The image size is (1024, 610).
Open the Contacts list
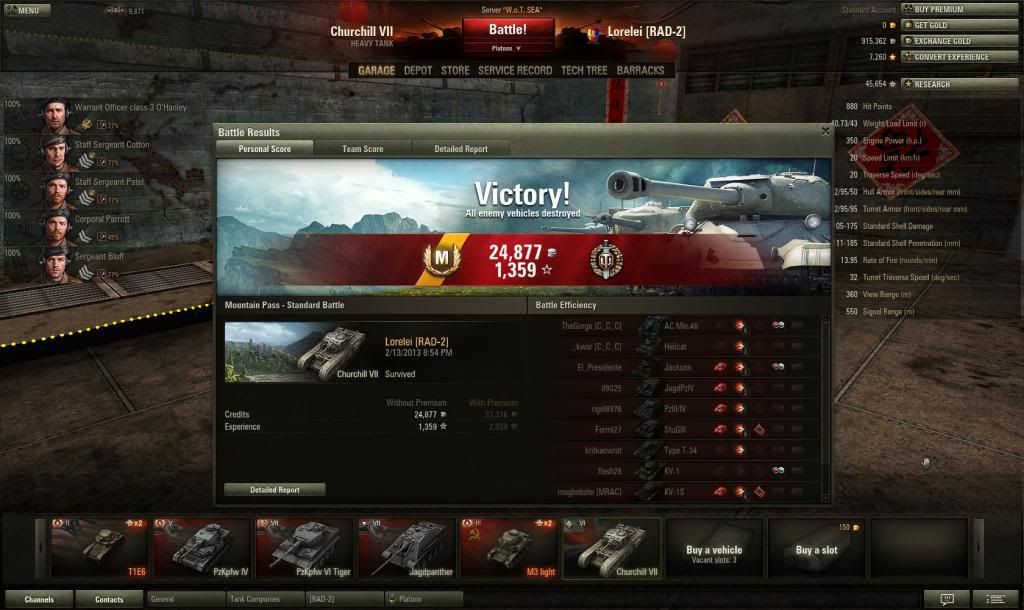coord(109,599)
